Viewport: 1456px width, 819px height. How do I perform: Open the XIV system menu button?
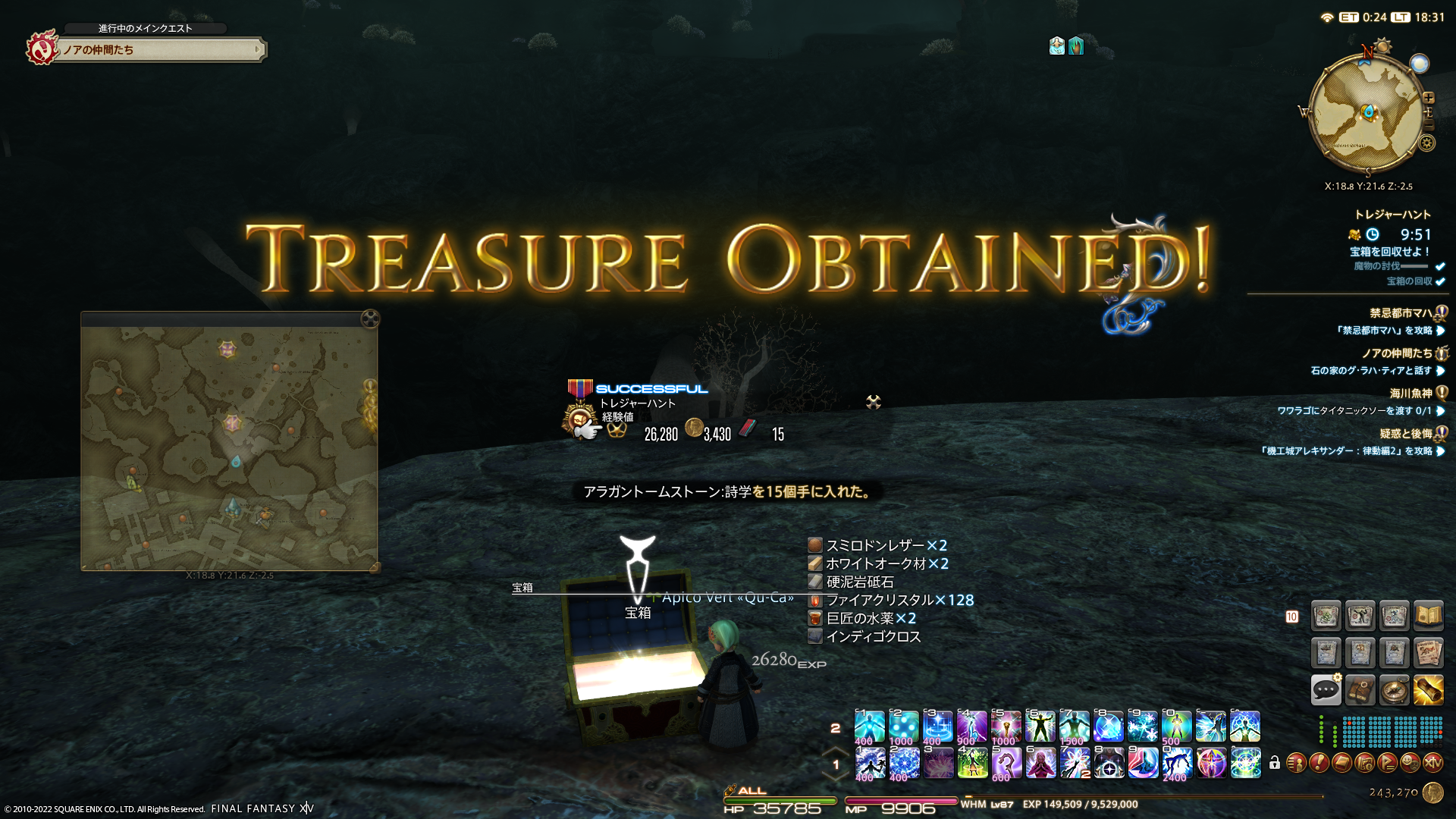[x=1432, y=762]
